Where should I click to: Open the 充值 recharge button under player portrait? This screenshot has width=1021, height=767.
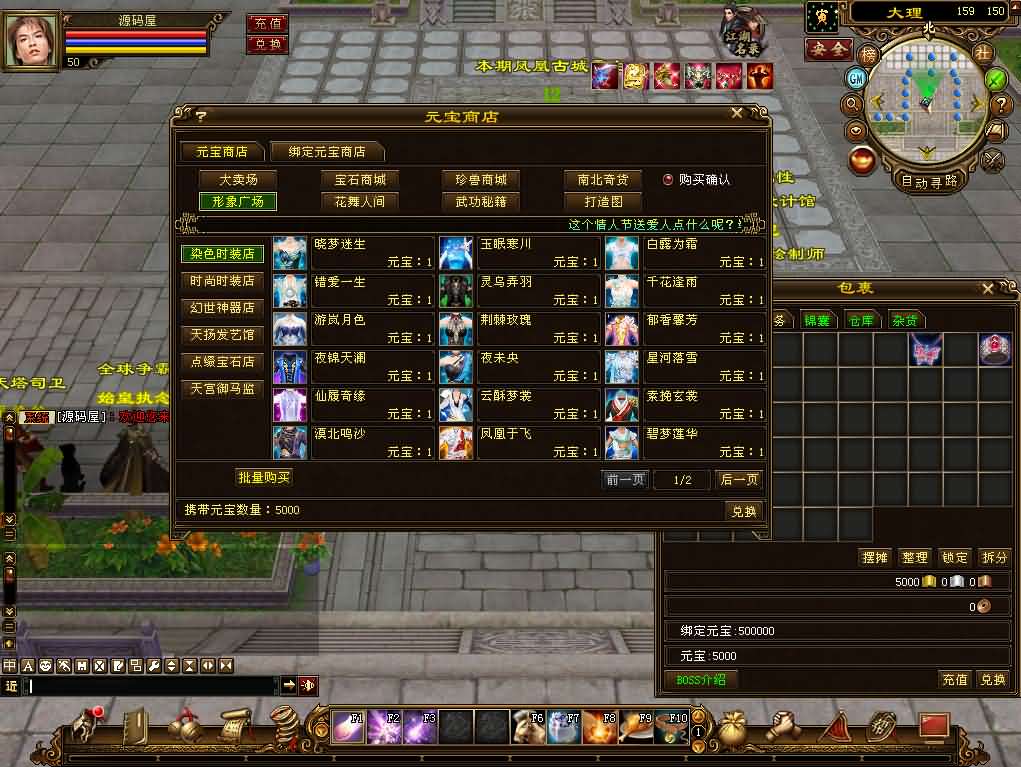tap(267, 23)
